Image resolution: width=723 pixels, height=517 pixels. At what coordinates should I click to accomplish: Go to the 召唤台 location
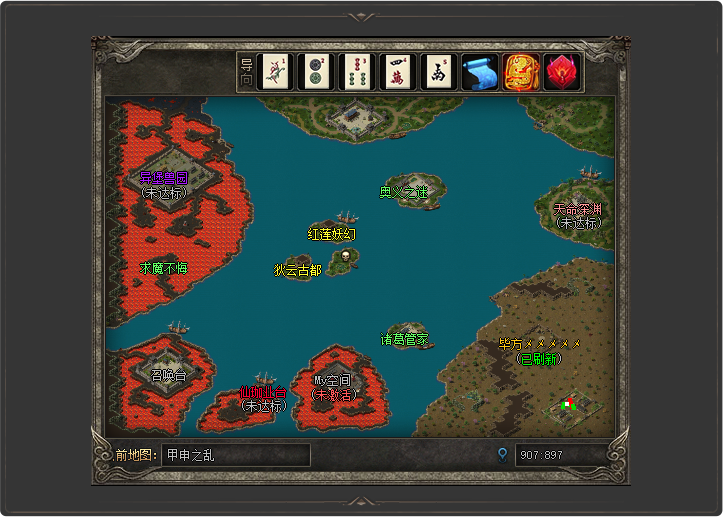click(168, 376)
